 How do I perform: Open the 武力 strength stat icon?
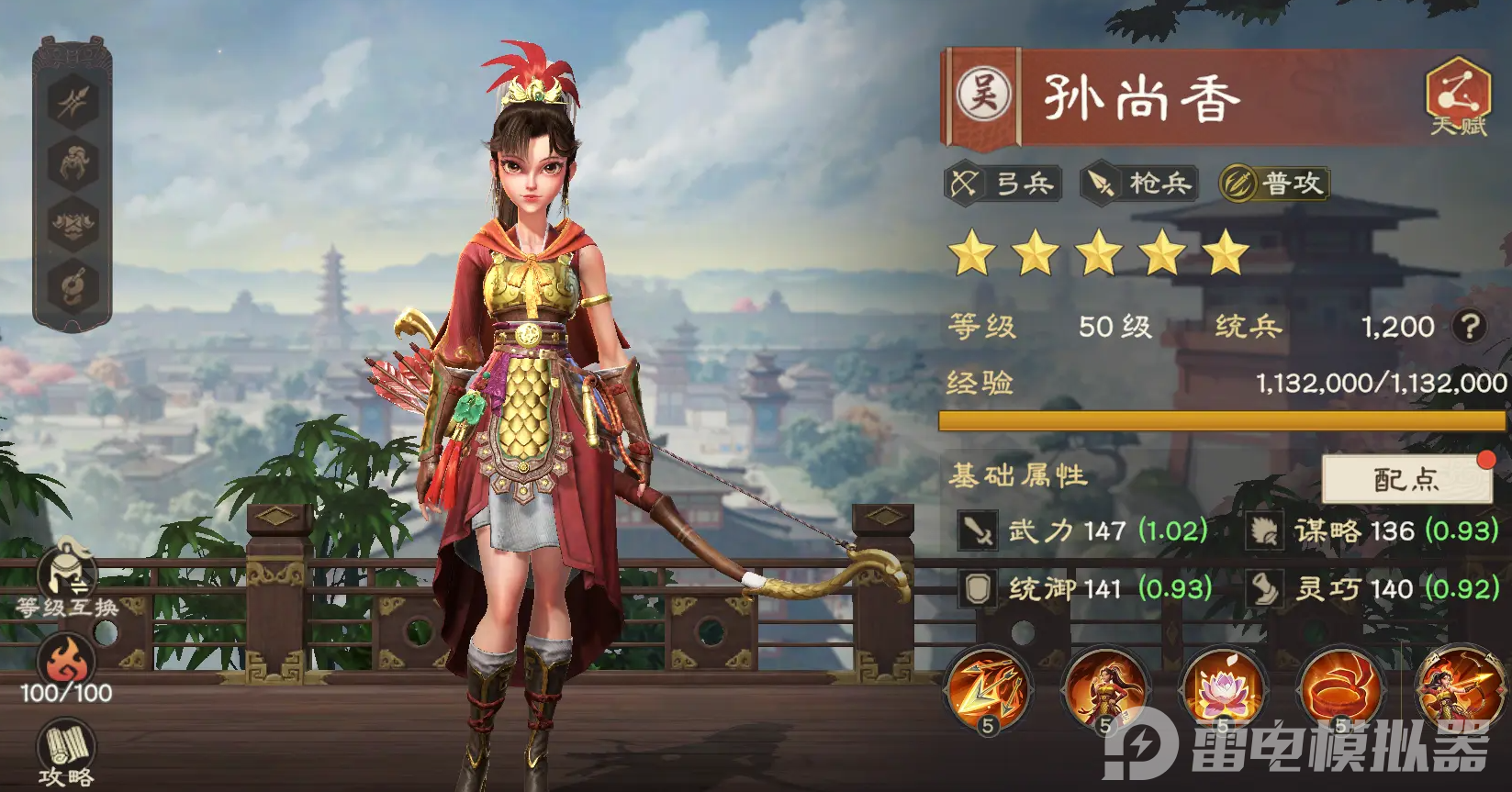(978, 530)
